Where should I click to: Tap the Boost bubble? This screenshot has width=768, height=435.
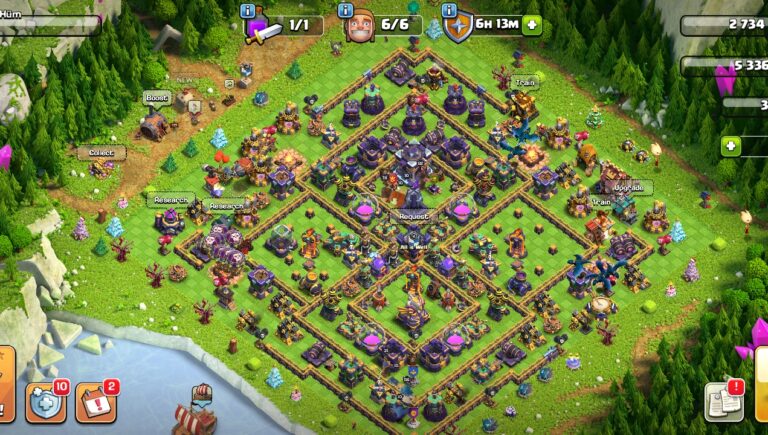coord(156,98)
